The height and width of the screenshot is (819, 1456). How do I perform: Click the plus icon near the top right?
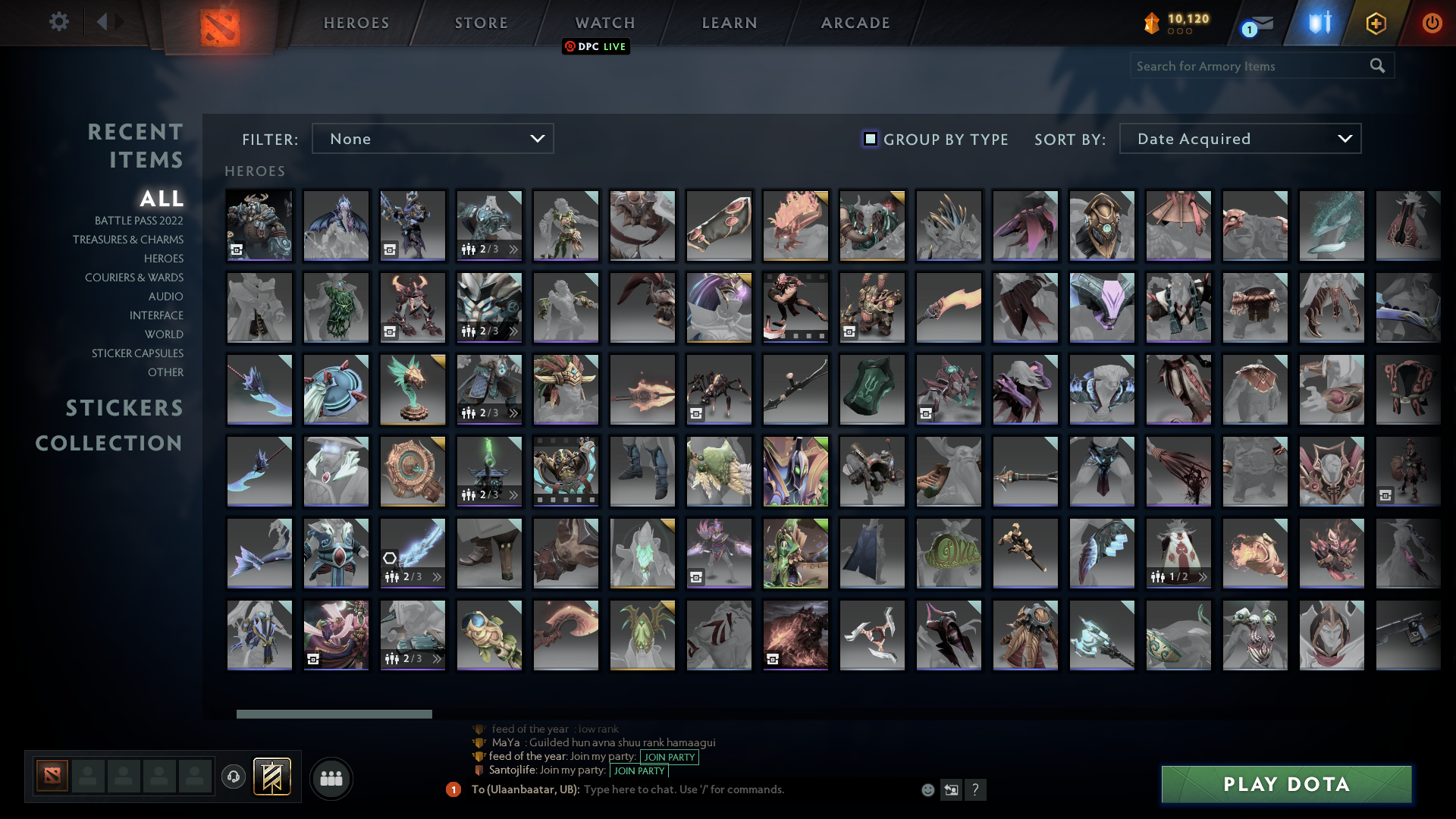[1375, 23]
